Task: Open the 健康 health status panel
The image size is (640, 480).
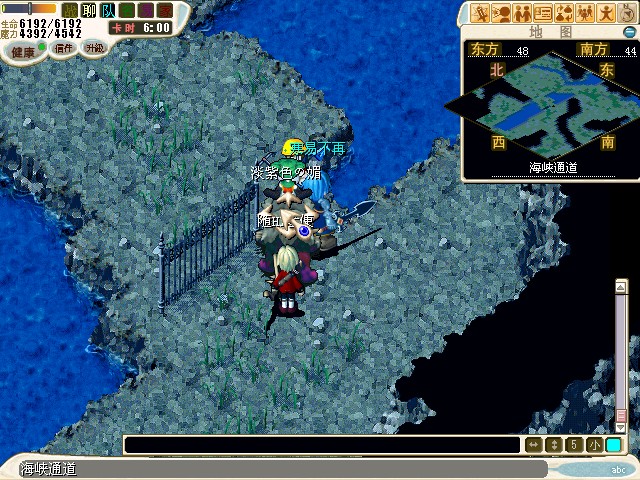Action: click(22, 51)
